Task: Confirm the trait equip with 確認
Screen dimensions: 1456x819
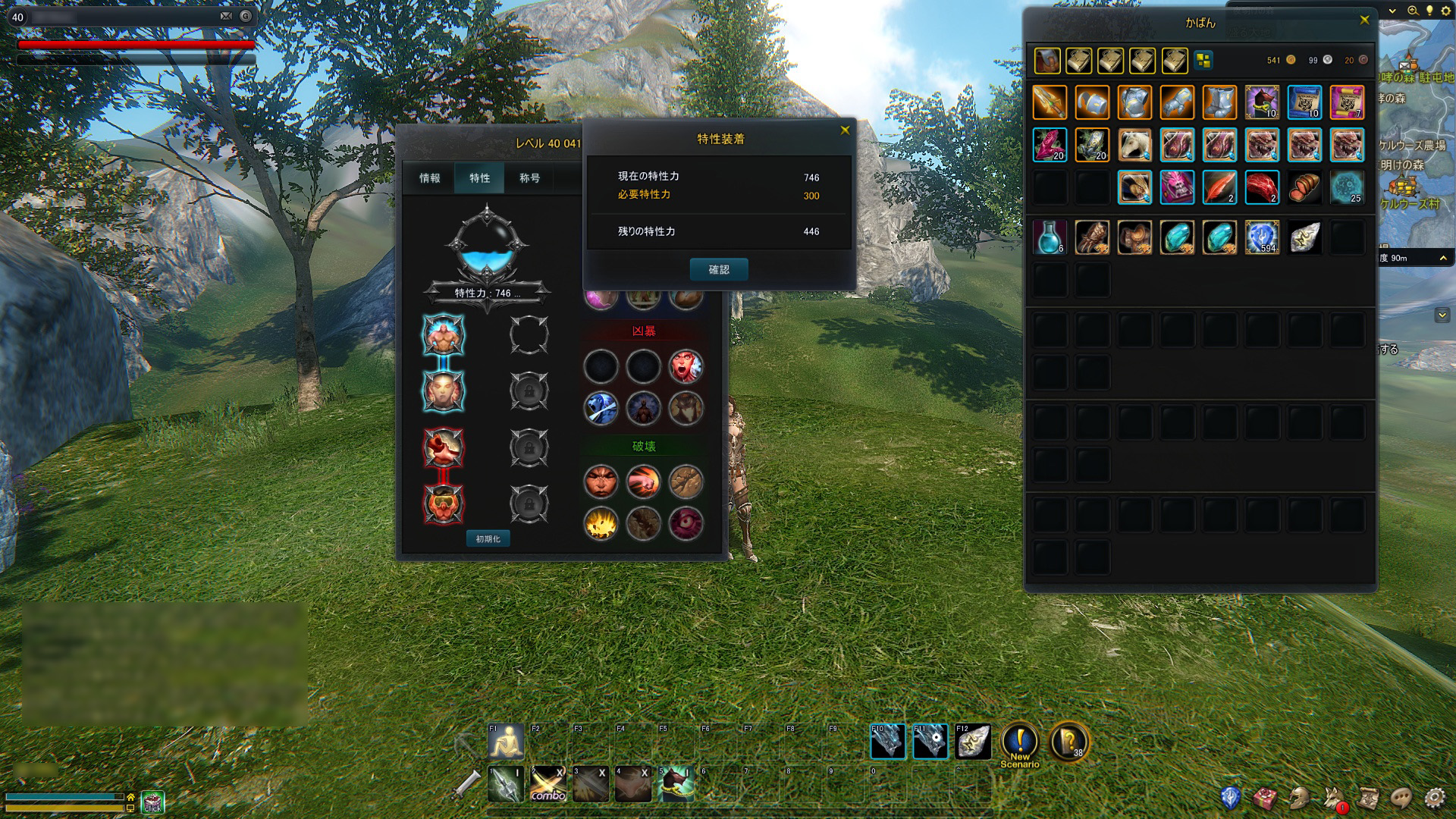Action: (x=718, y=269)
